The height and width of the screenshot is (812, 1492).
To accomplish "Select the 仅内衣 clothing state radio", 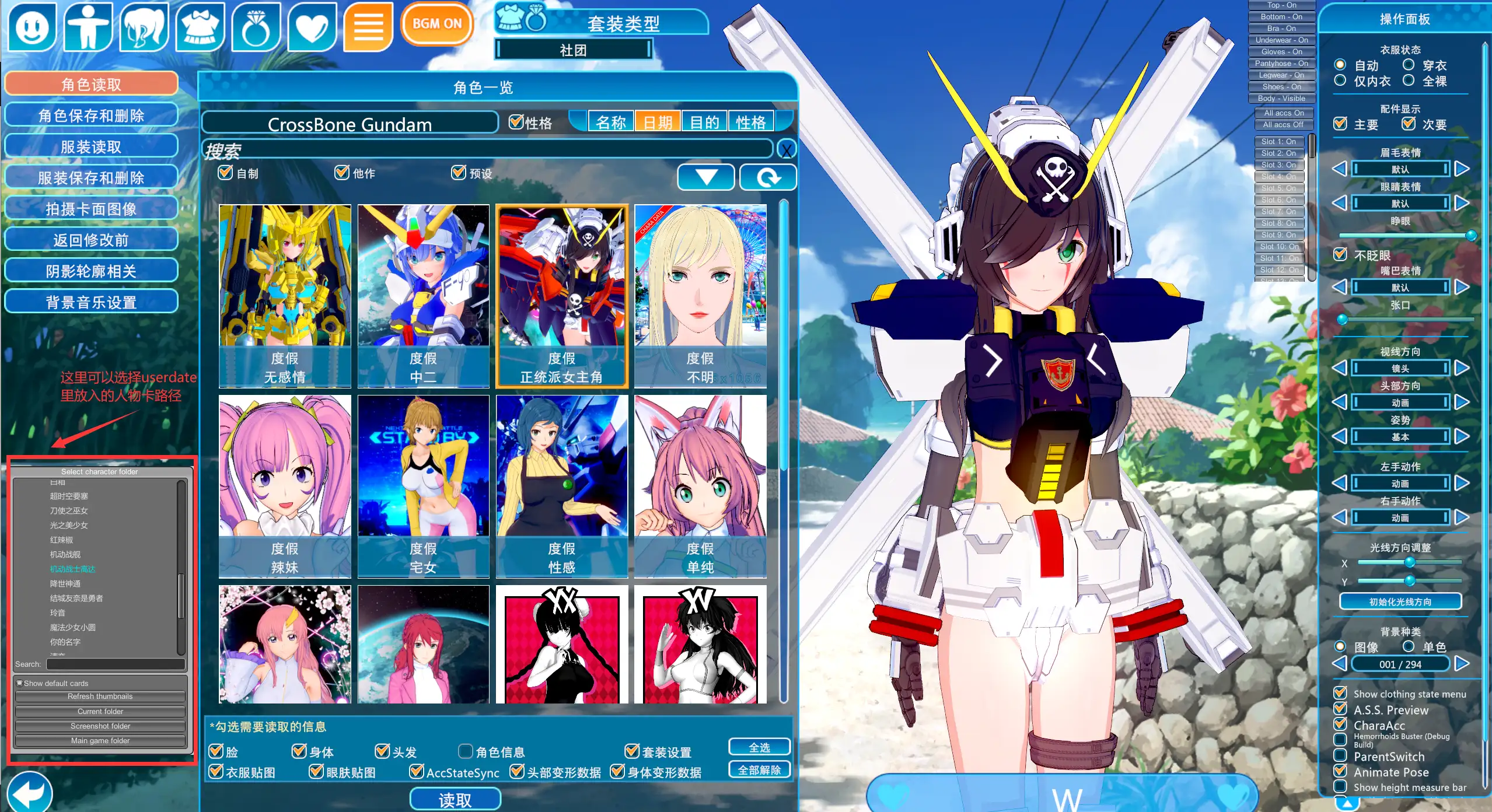I will 1340,80.
